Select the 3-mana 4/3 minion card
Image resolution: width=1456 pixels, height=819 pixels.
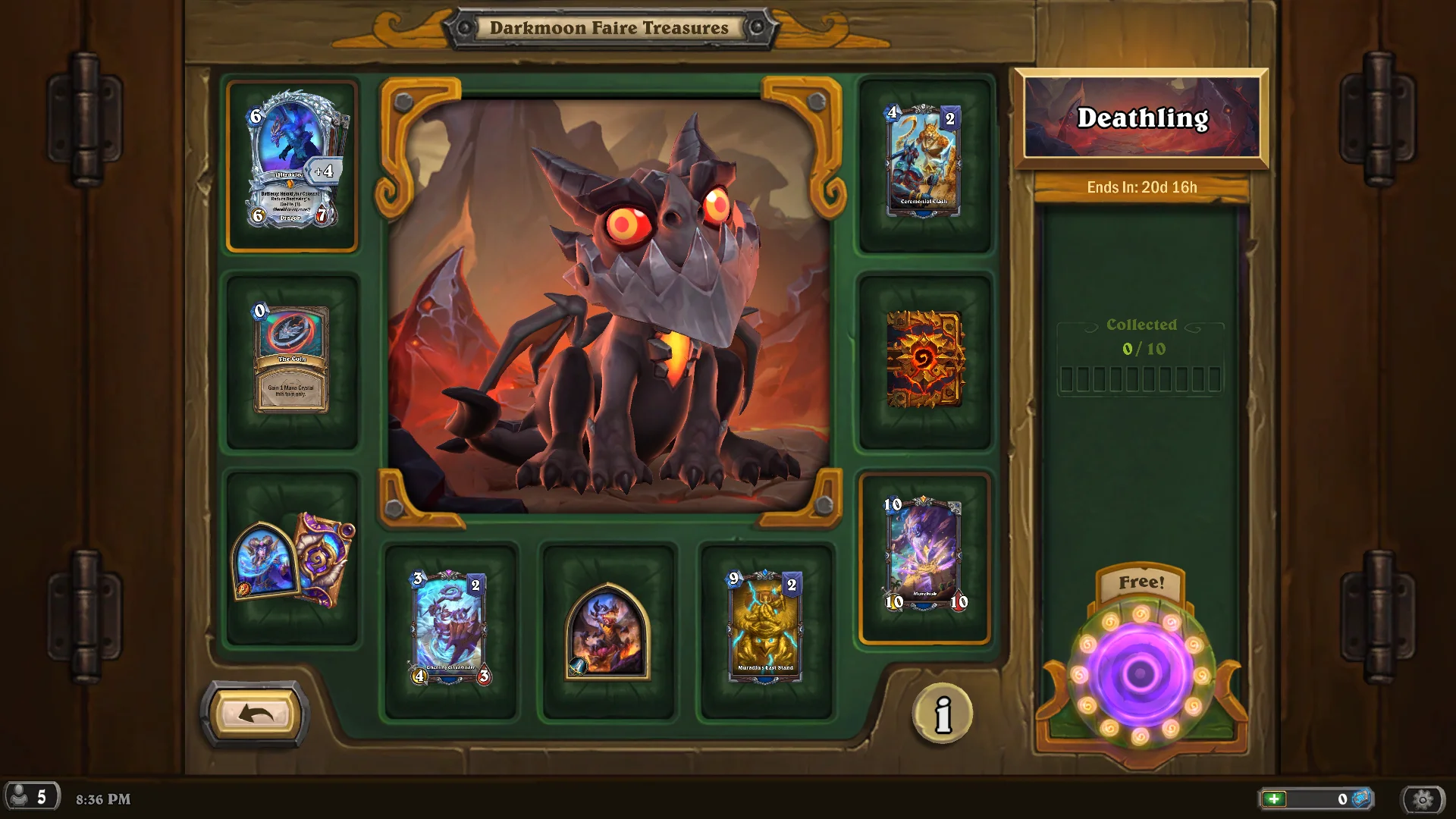451,630
